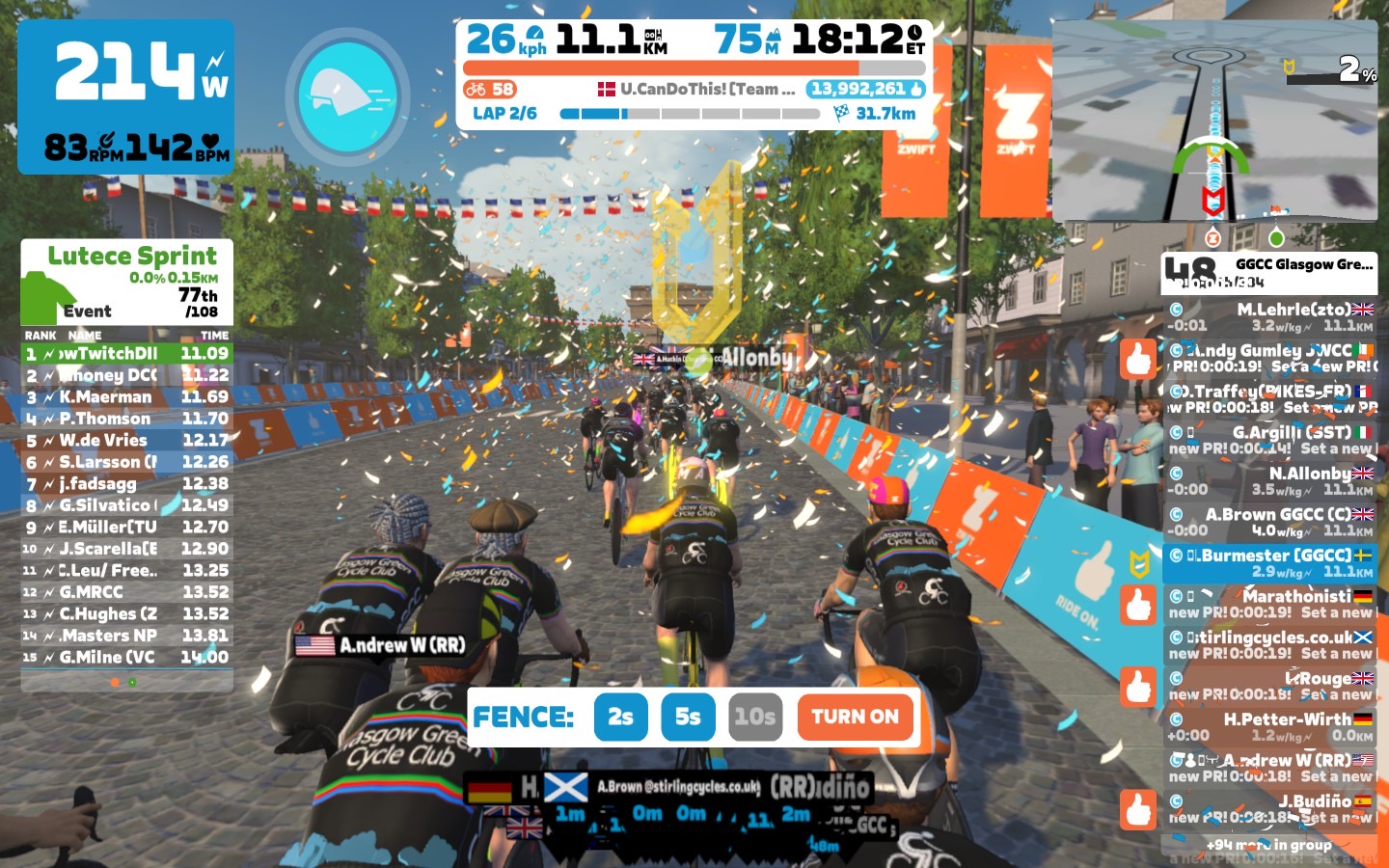The height and width of the screenshot is (868, 1389).
Task: Give Ride On to Marathonisti
Action: 1138,605
